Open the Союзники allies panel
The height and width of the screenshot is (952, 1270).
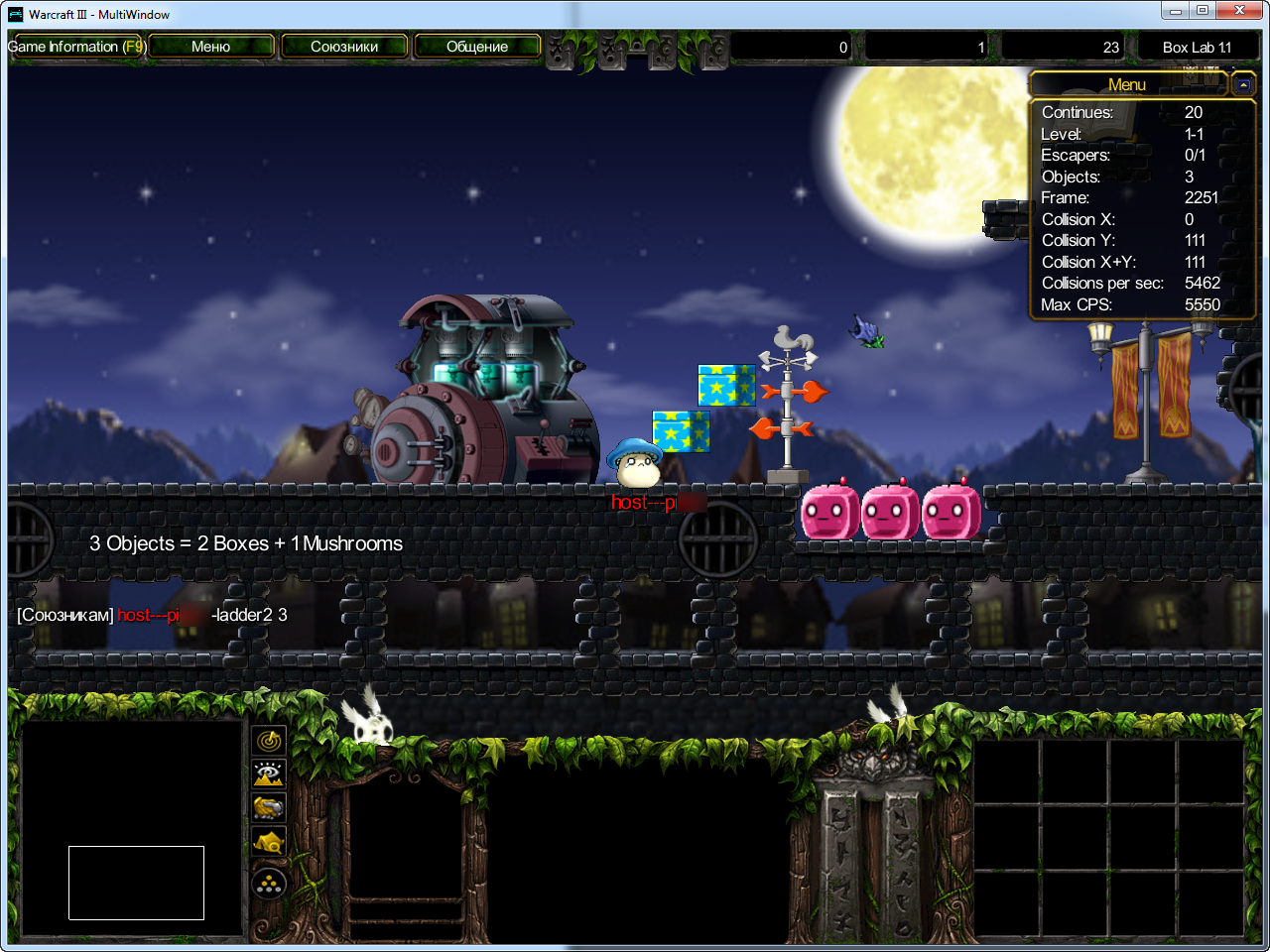click(344, 47)
